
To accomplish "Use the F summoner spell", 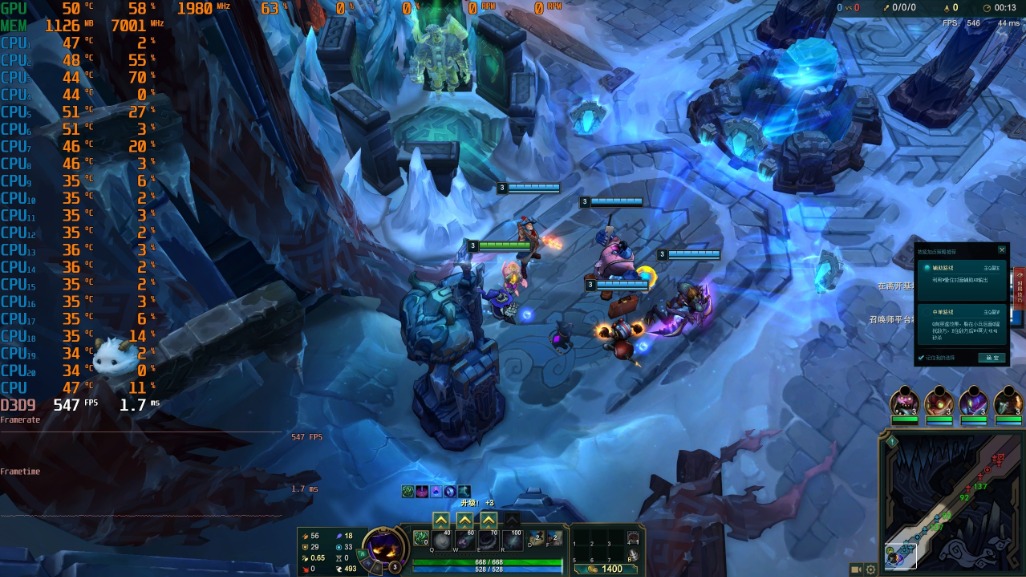I will (553, 539).
